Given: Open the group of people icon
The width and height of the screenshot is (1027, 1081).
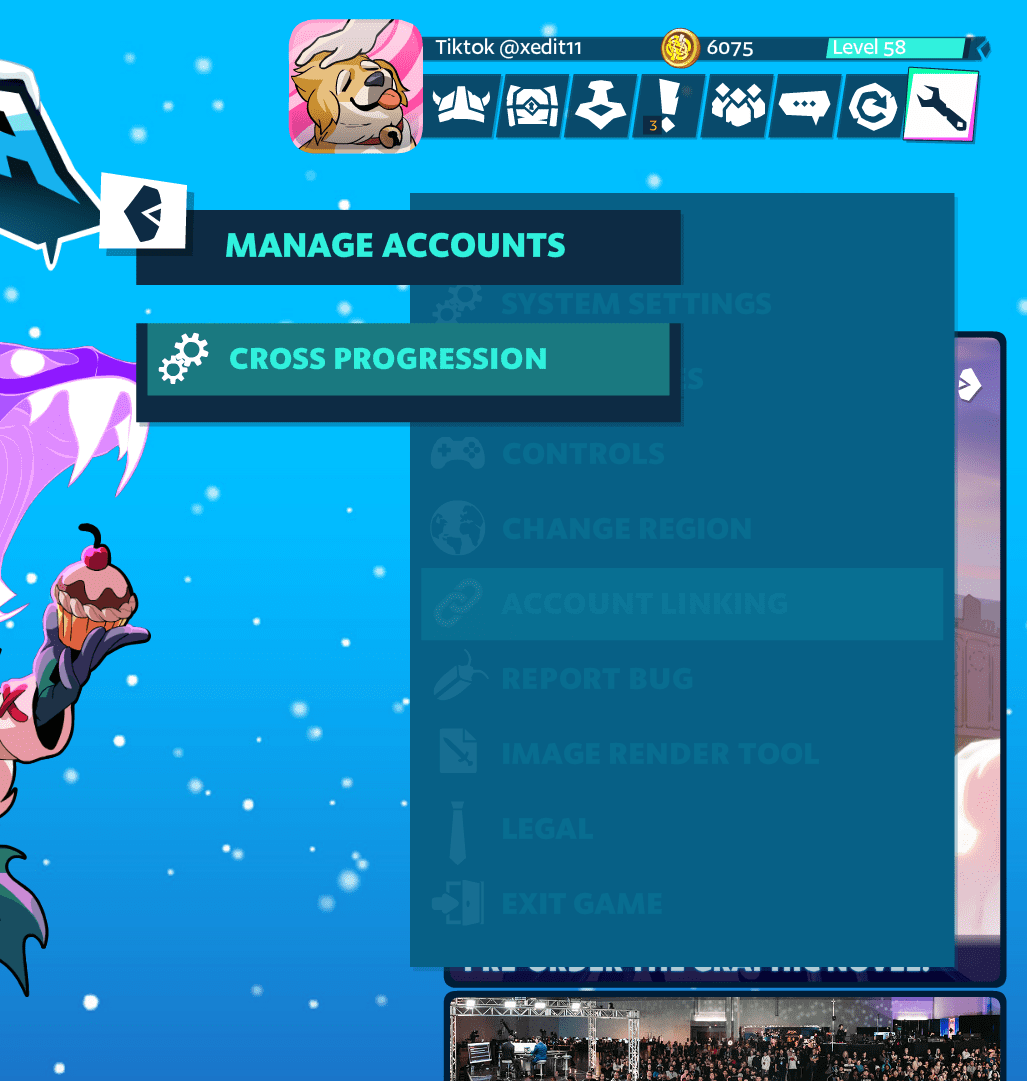Looking at the screenshot, I should 737,105.
